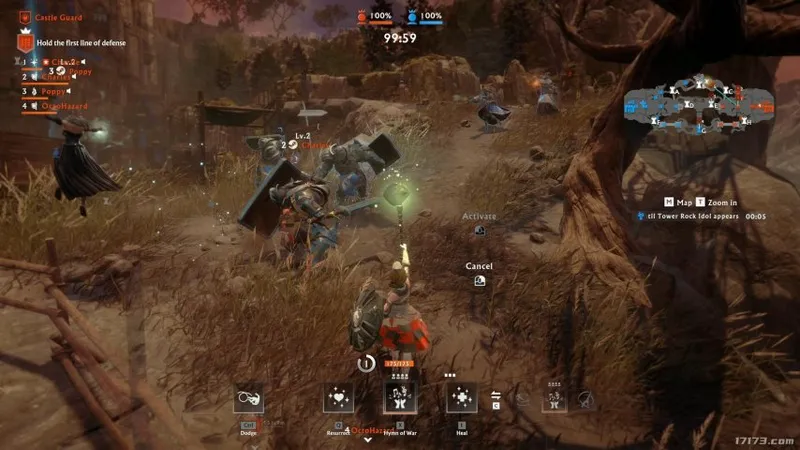The width and height of the screenshot is (800, 450).
Task: Activate the Dodge ability icon
Action: click(x=249, y=399)
